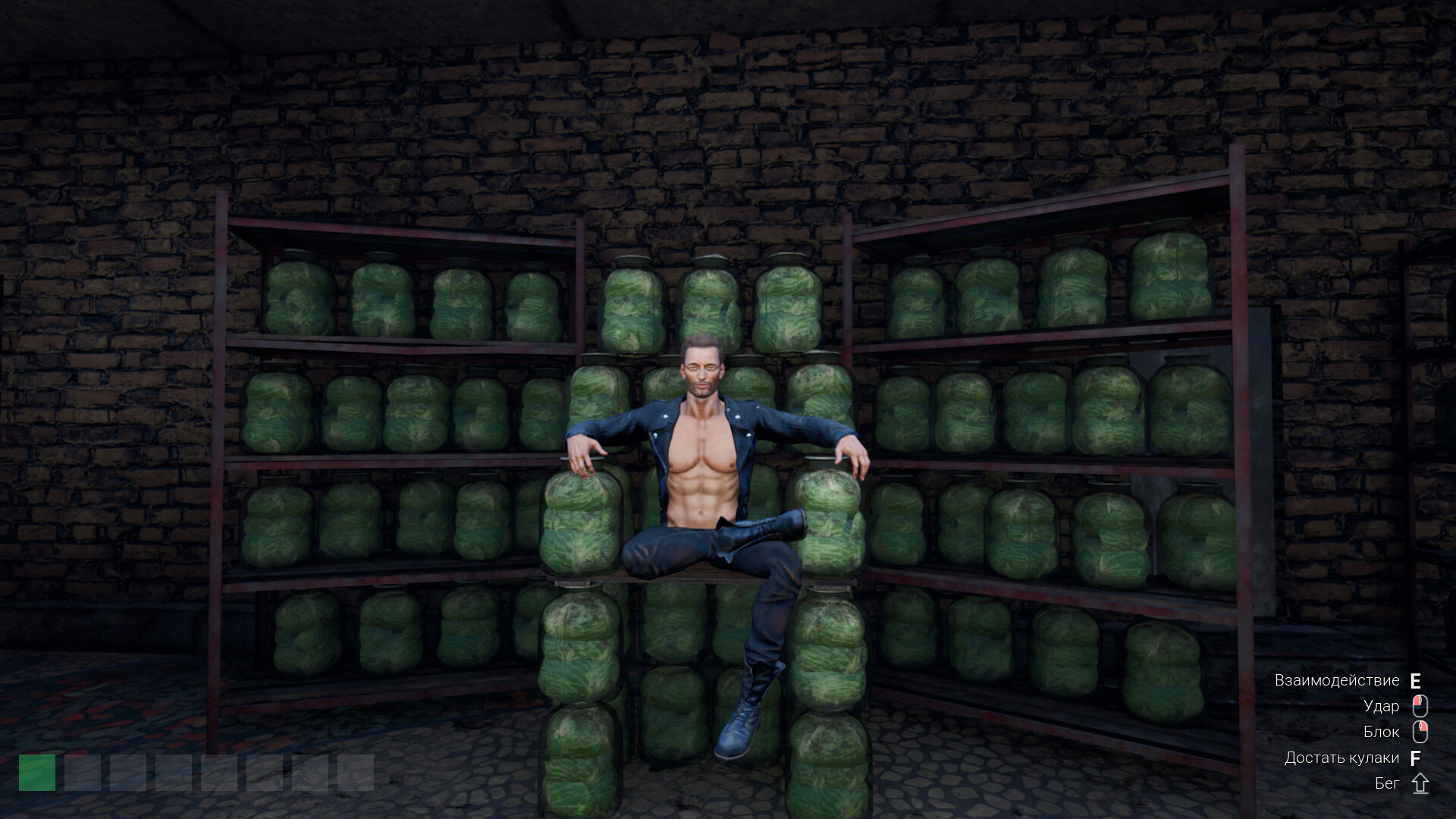This screenshot has height=819, width=1456.
Task: Click the Удар text label
Action: tap(1382, 706)
